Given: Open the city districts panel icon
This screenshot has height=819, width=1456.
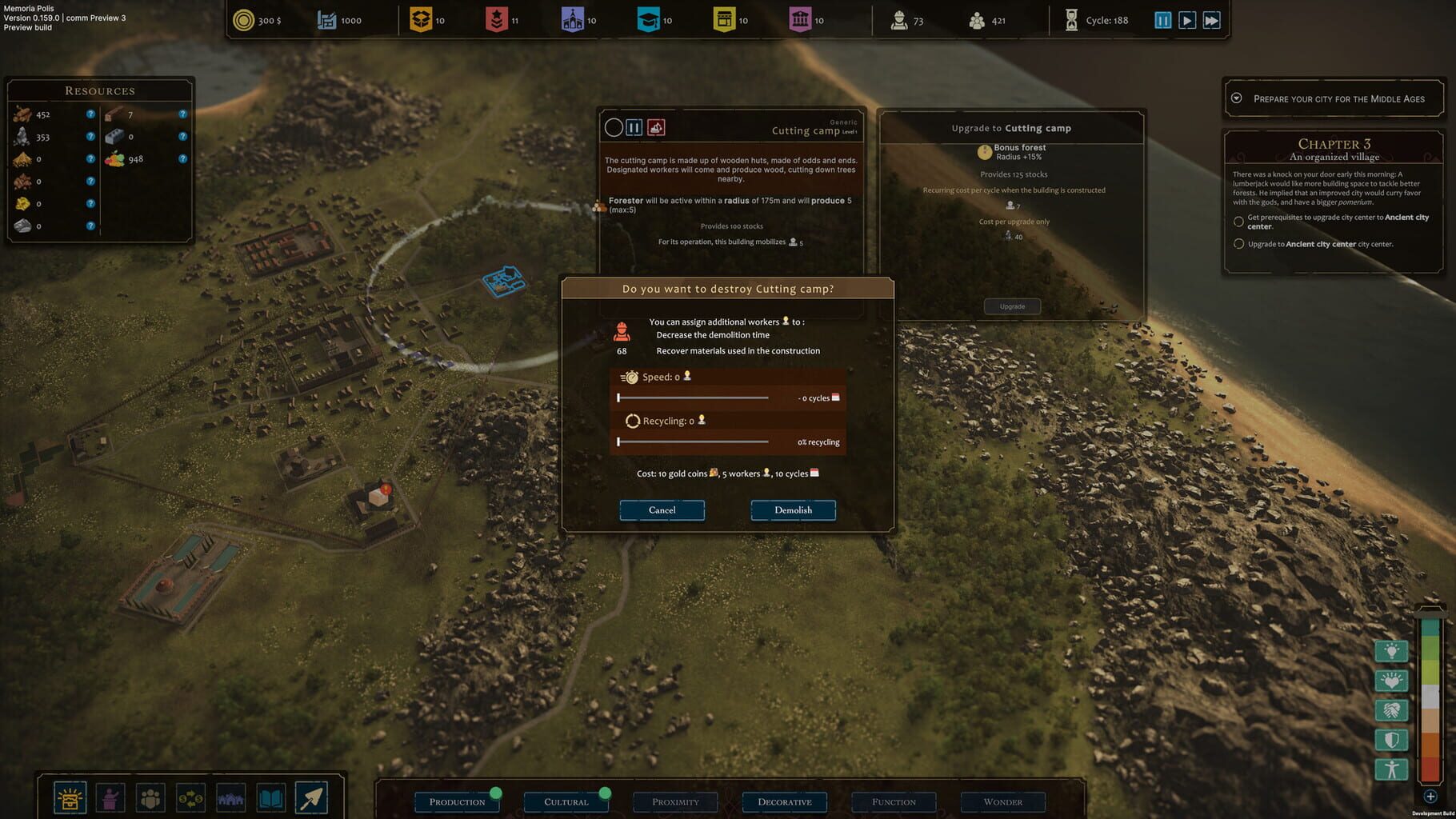Looking at the screenshot, I should tap(231, 797).
